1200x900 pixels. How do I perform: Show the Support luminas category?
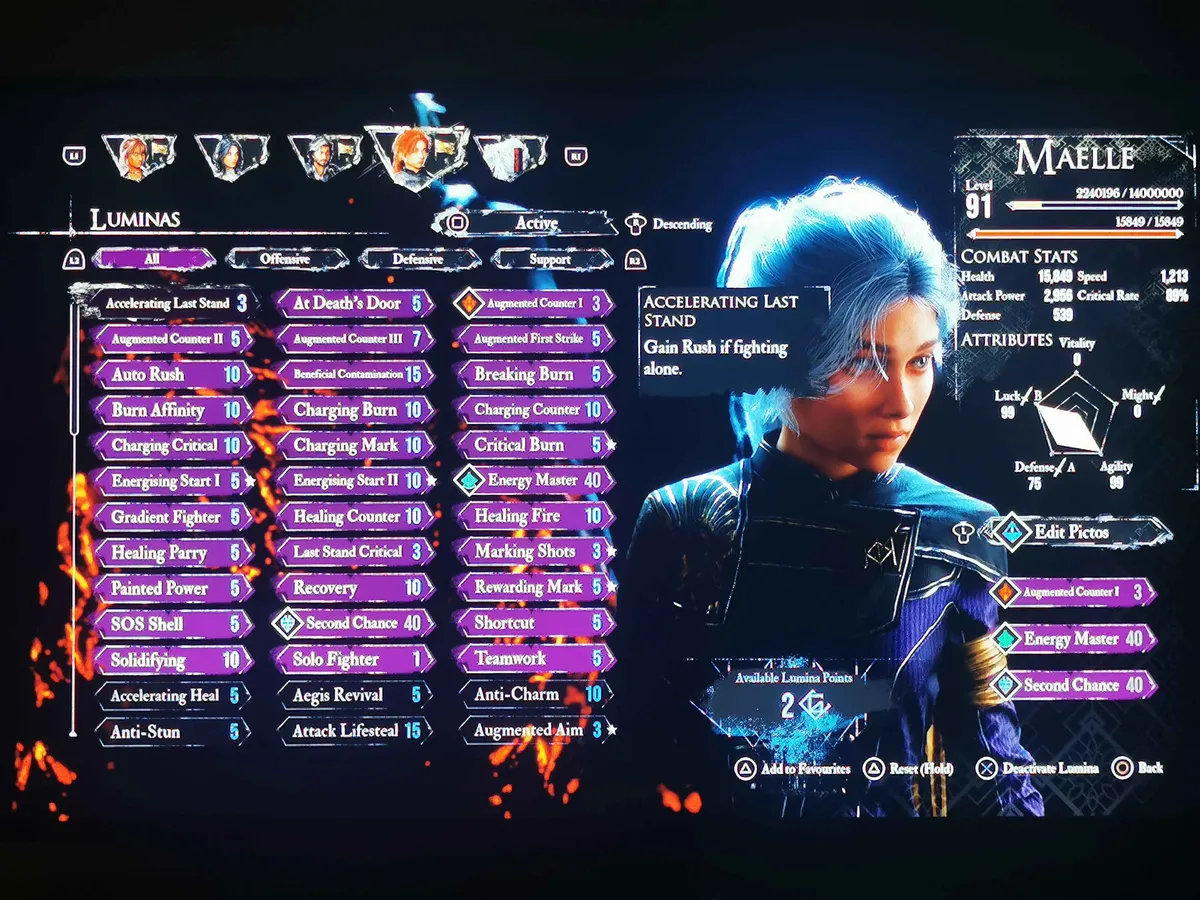pyautogui.click(x=549, y=259)
